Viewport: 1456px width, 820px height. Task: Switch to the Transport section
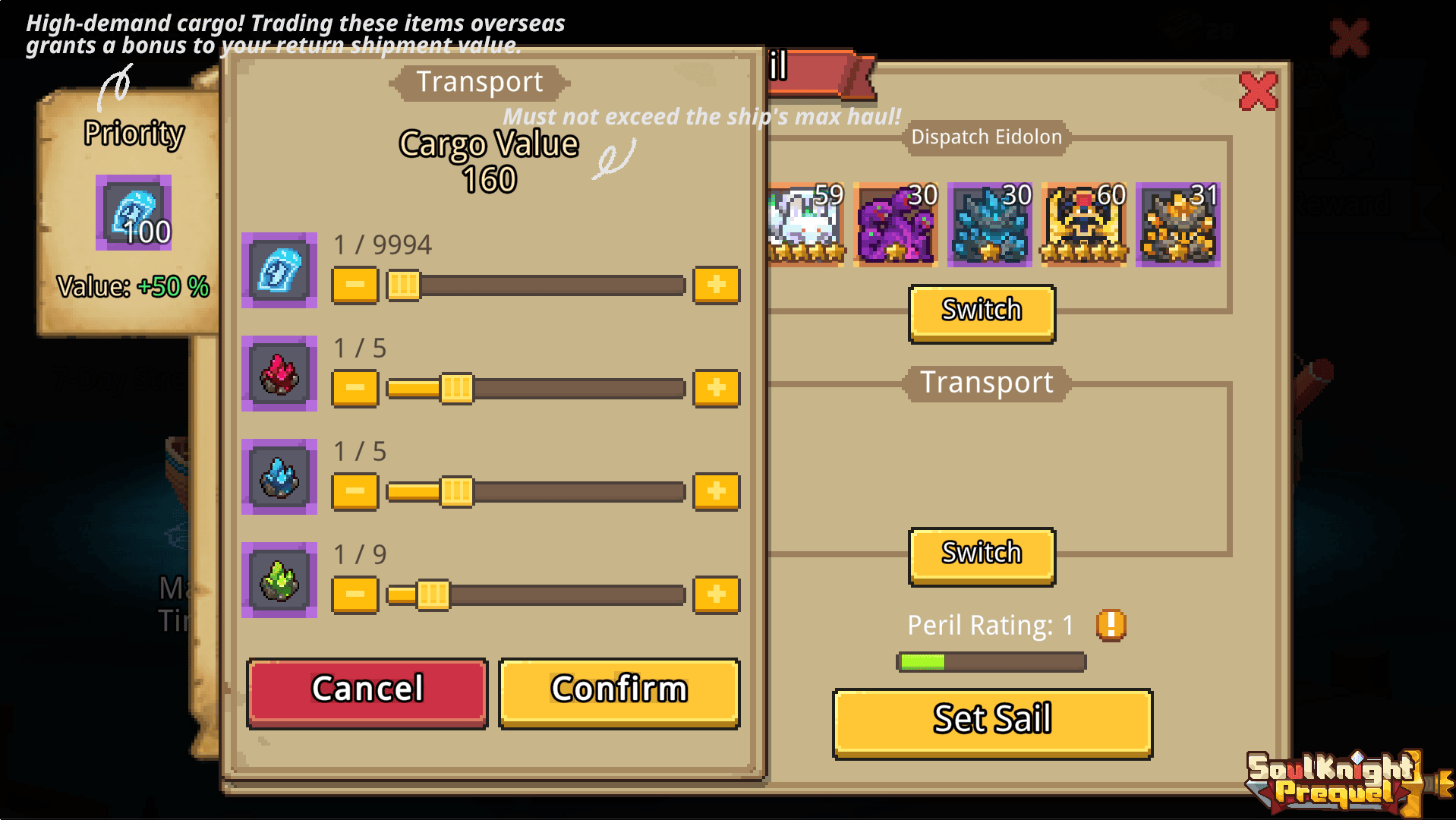985,382
